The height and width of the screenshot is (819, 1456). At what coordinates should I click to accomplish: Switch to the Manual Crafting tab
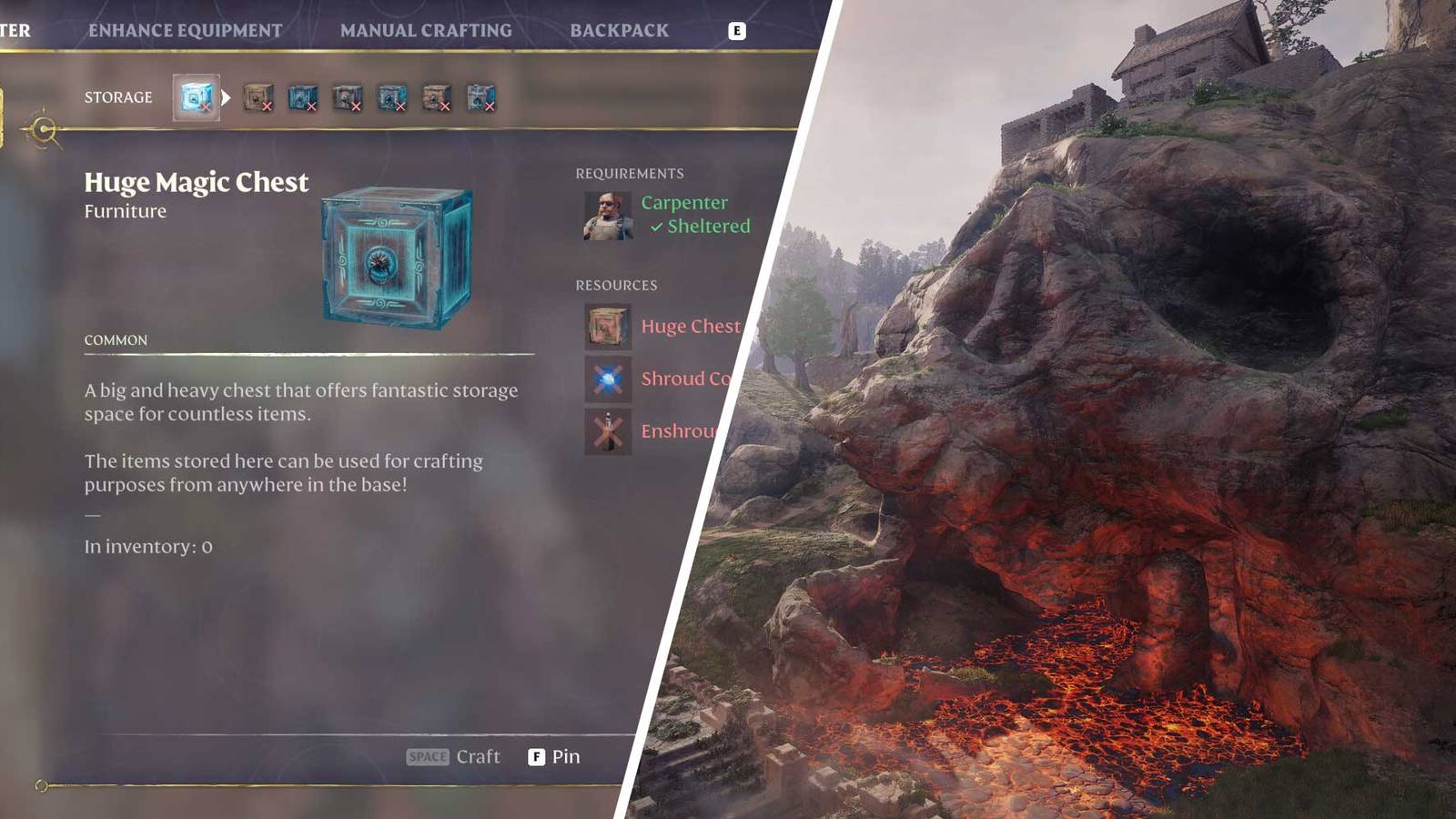[x=426, y=29]
